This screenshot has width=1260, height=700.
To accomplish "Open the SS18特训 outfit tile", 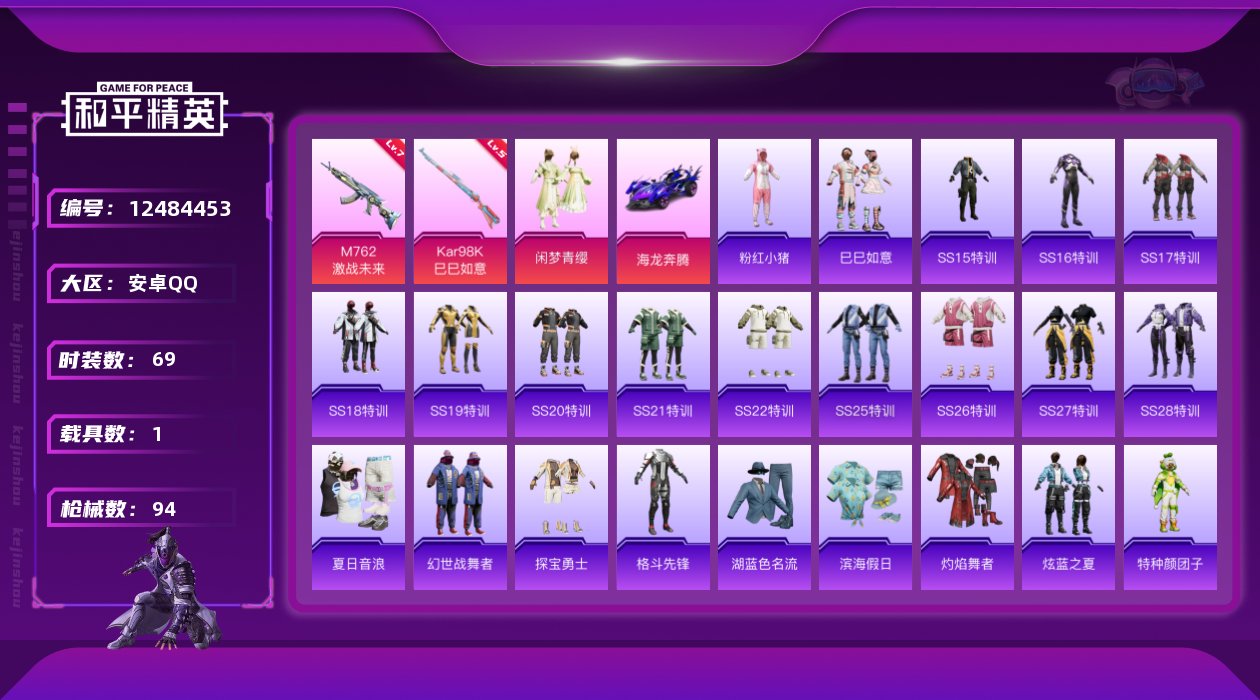I will click(x=358, y=364).
